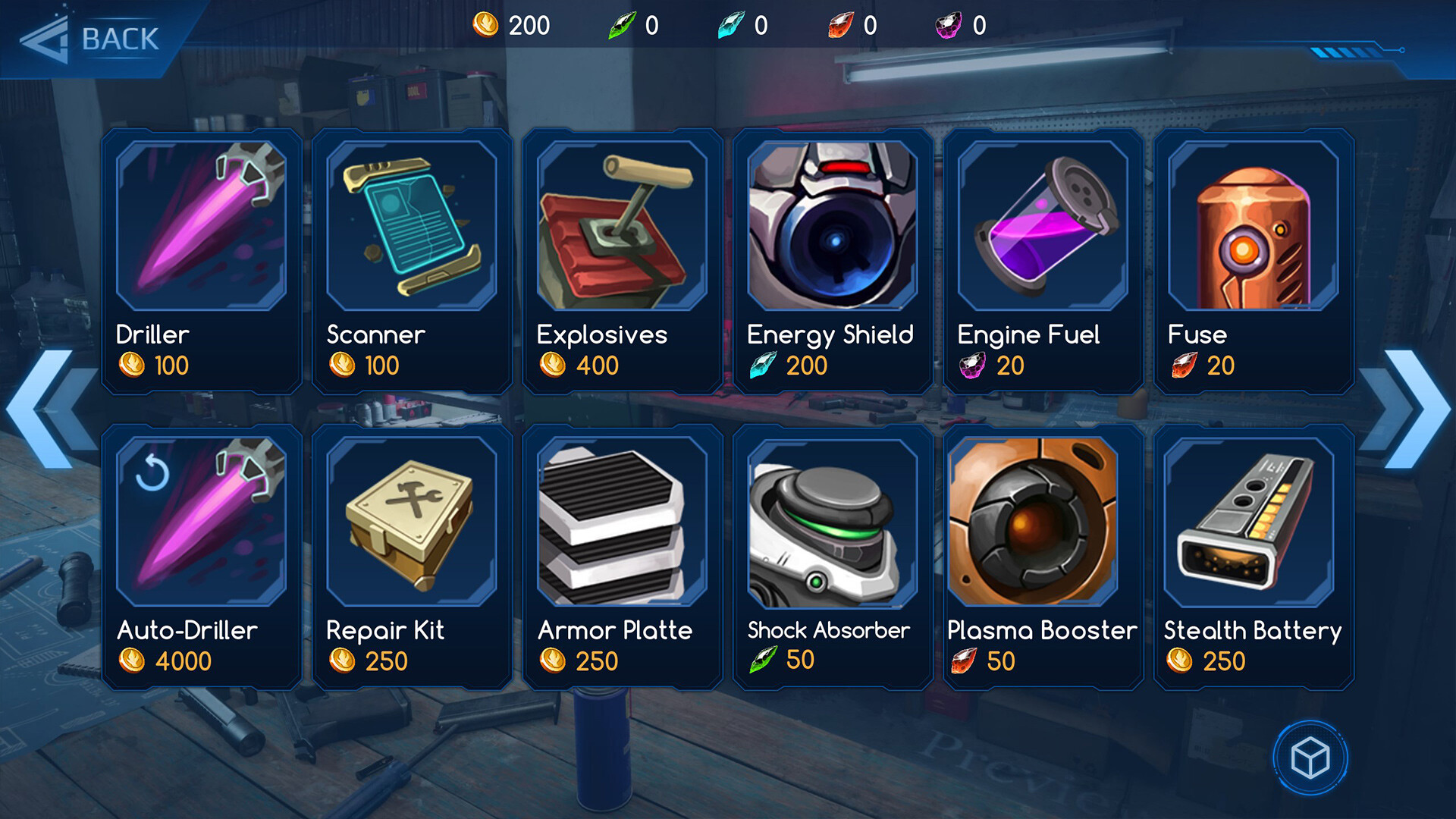Select the Repair Kit item
This screenshot has width=1456, height=819.
point(412,556)
